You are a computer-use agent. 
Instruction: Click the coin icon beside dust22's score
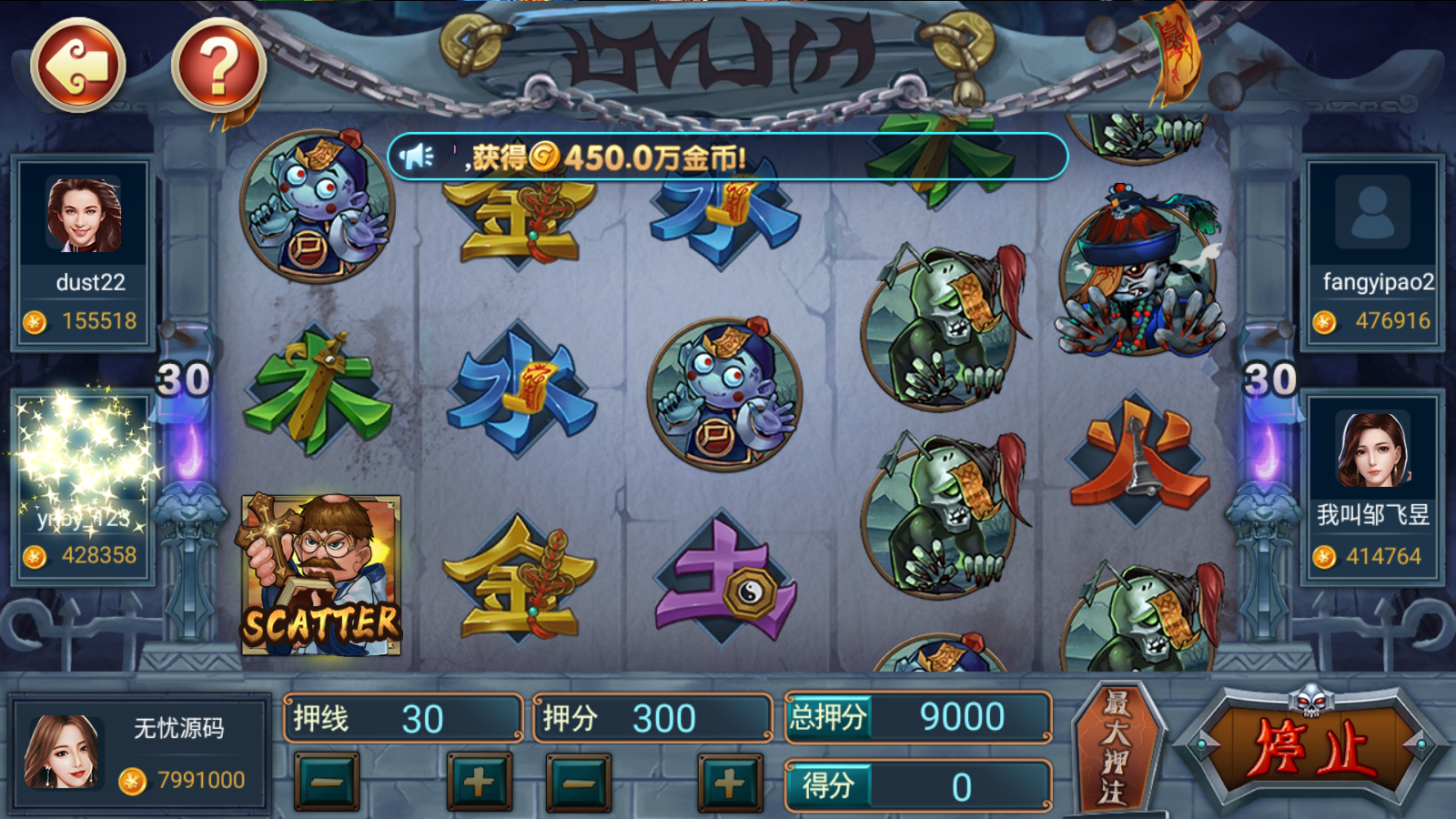point(35,320)
